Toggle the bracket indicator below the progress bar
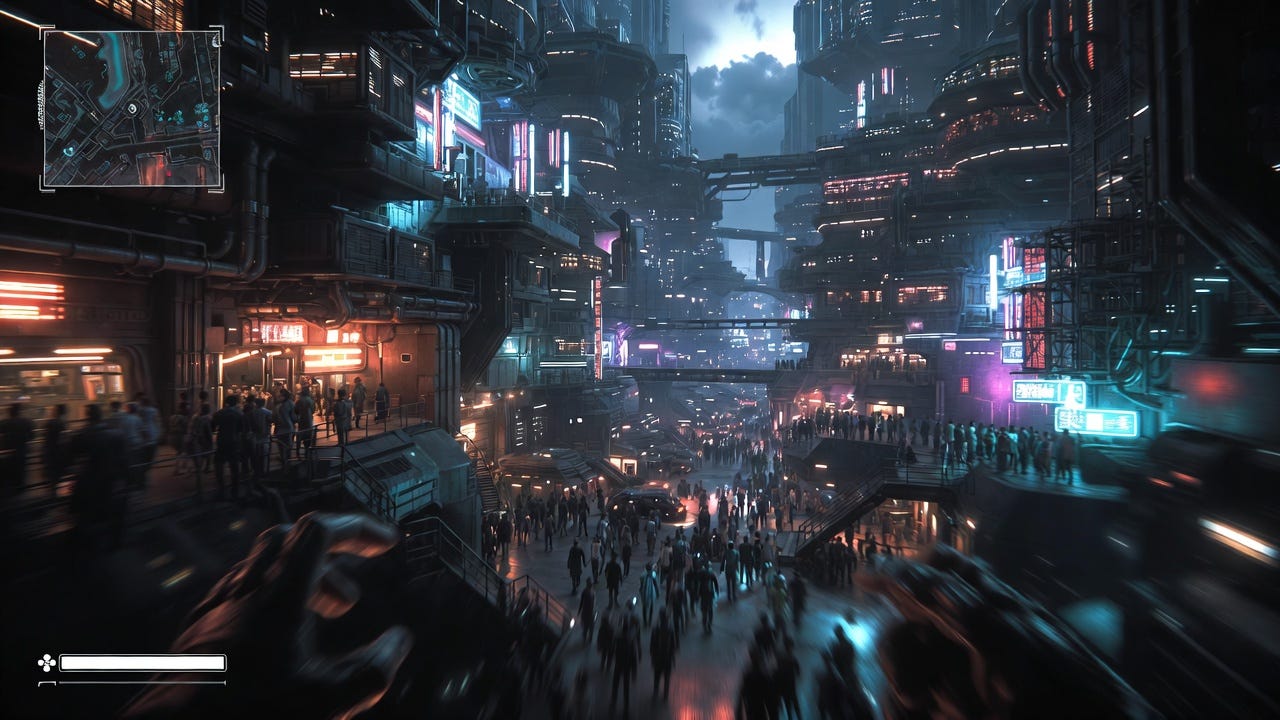This screenshot has height=720, width=1280. tap(48, 683)
